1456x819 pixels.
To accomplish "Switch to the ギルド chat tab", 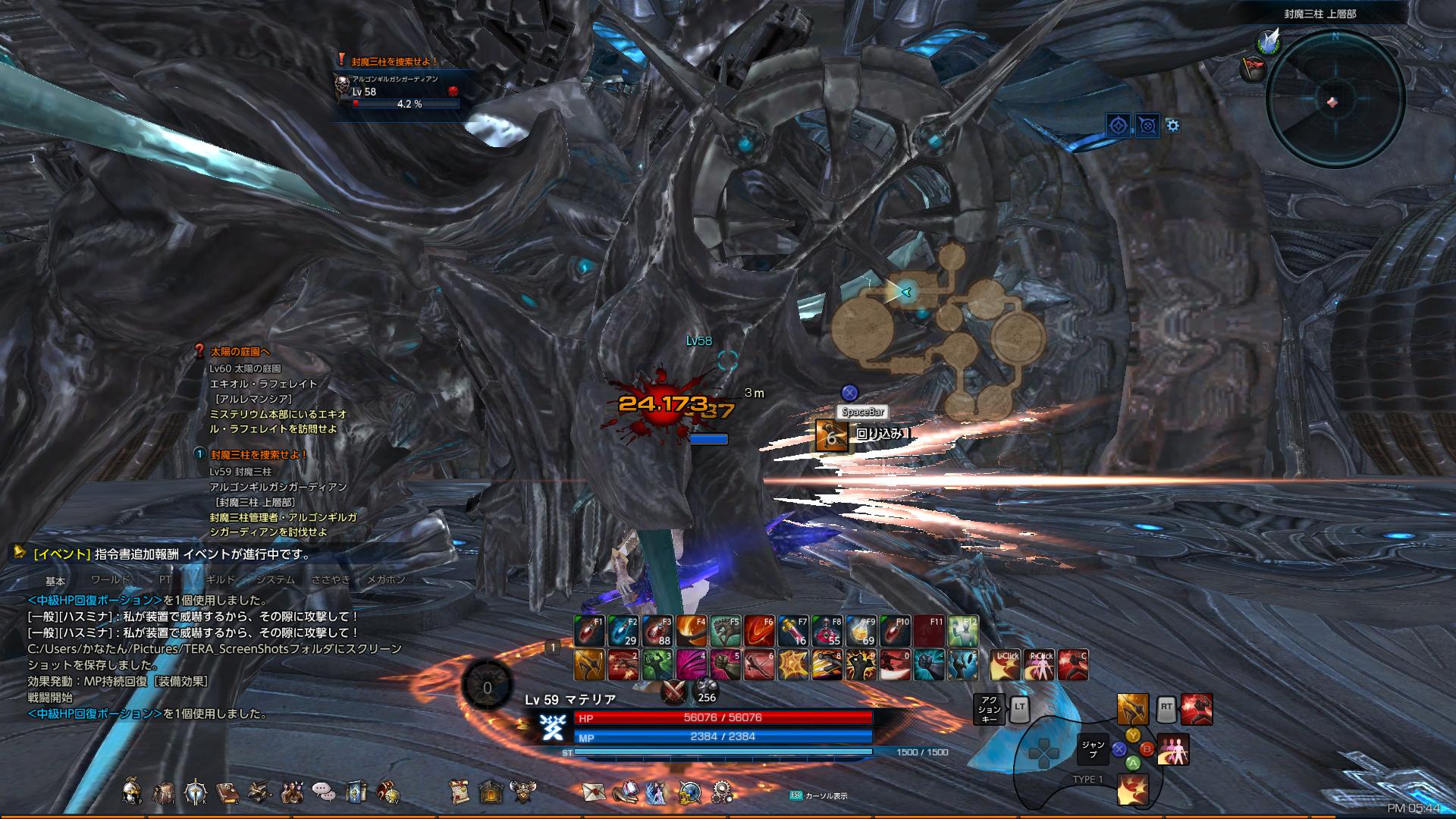I will click(220, 579).
